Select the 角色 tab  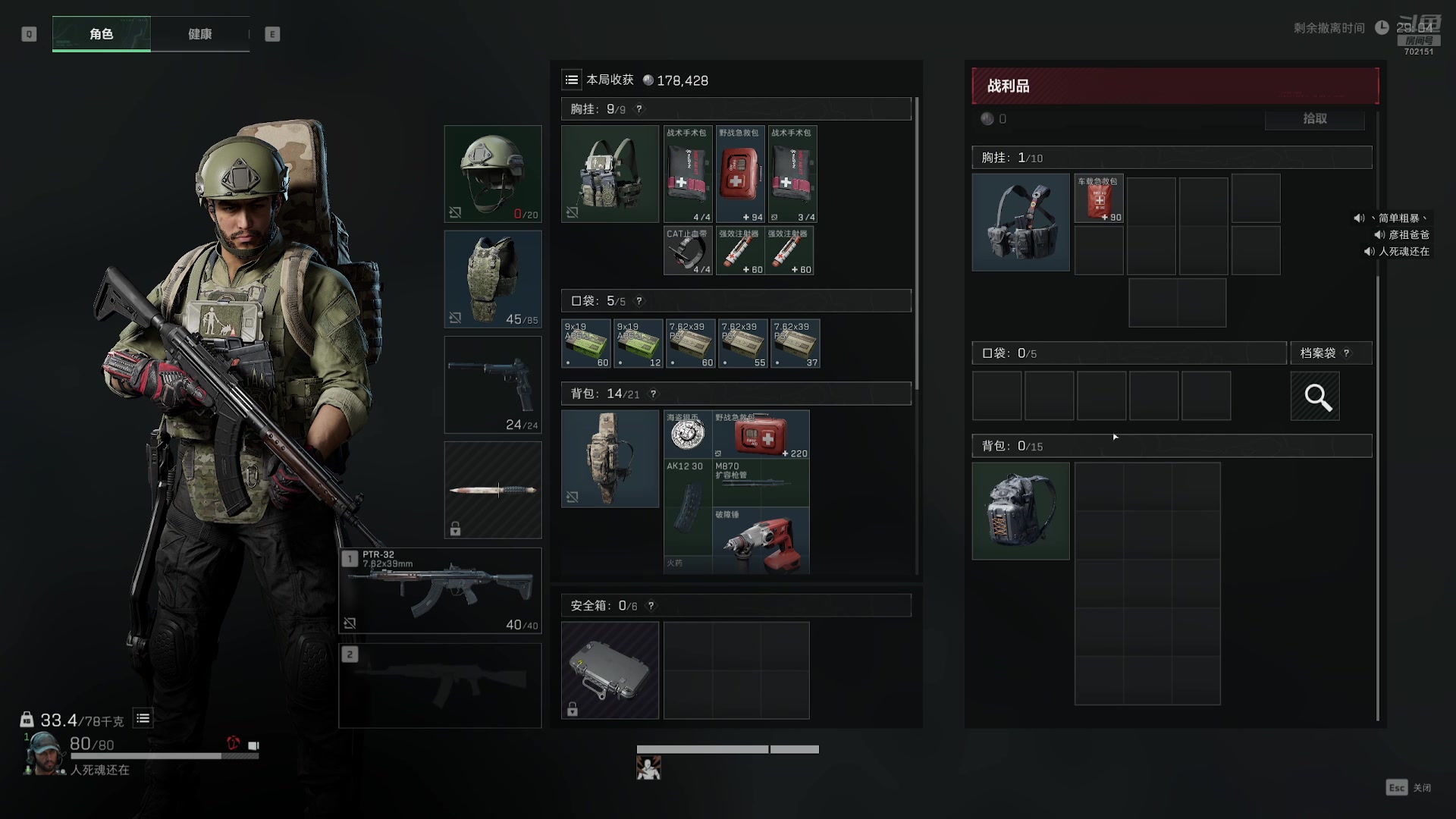pos(102,34)
